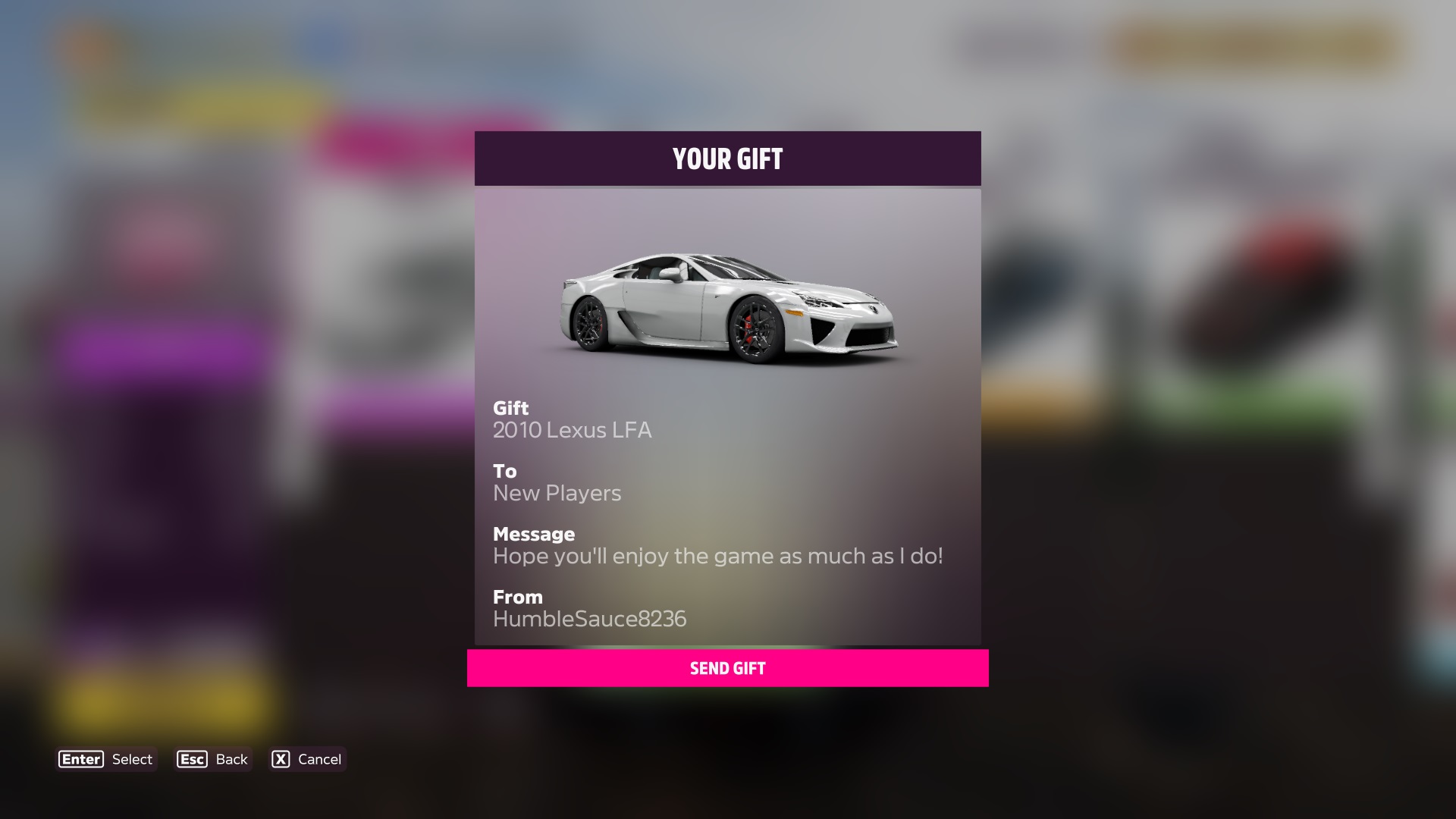Click the Select label near Enter prompt
Image resolution: width=1456 pixels, height=819 pixels.
tap(131, 759)
